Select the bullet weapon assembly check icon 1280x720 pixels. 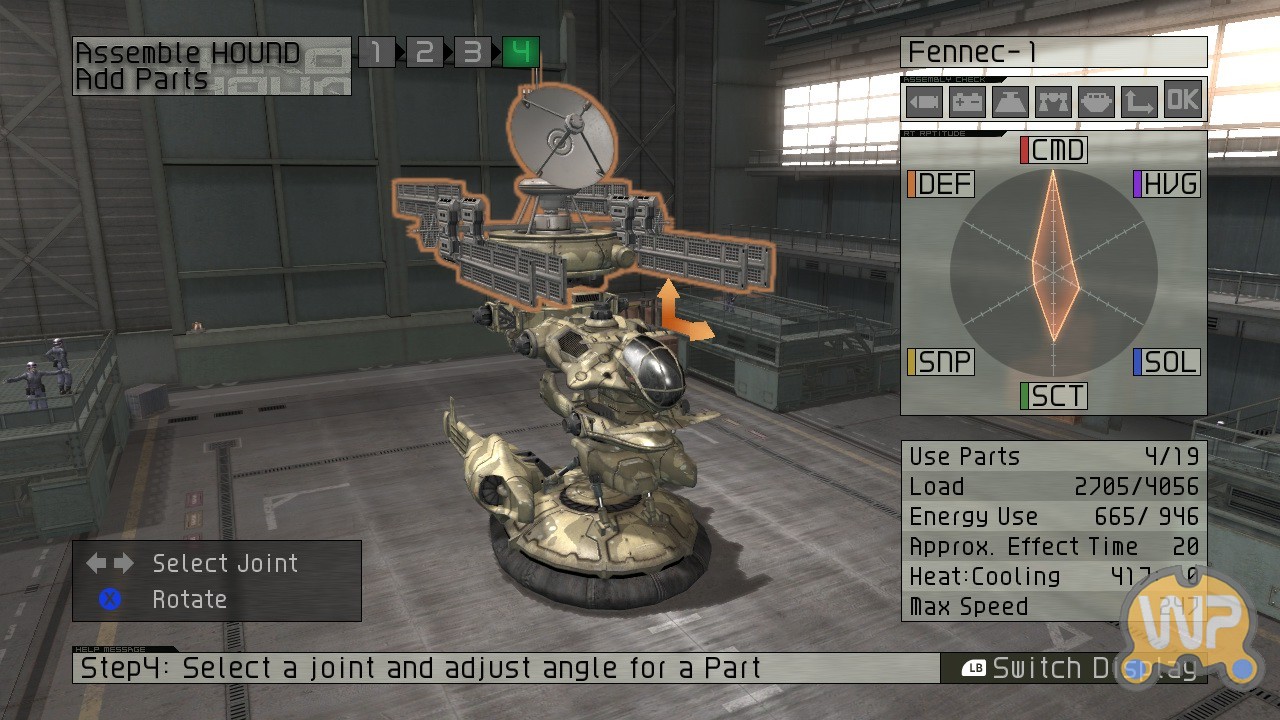[x=924, y=101]
